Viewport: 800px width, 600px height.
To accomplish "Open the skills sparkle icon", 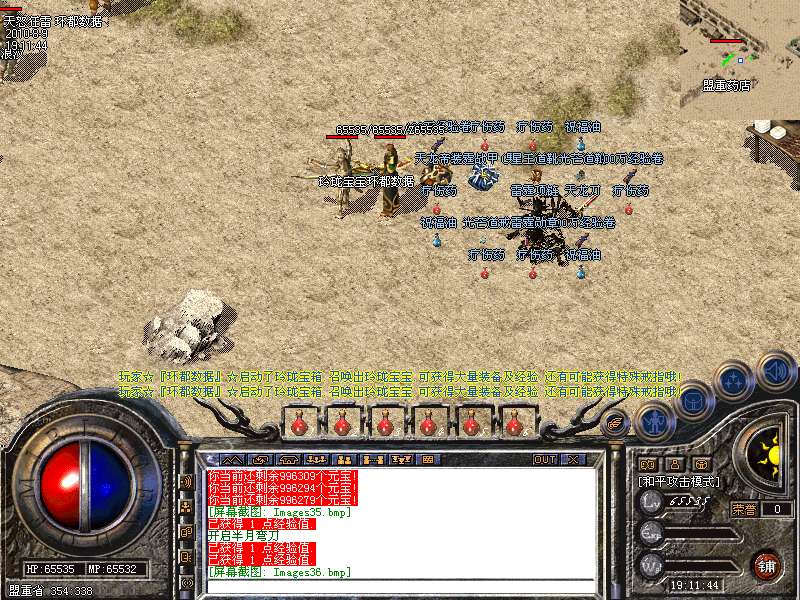I will click(733, 380).
